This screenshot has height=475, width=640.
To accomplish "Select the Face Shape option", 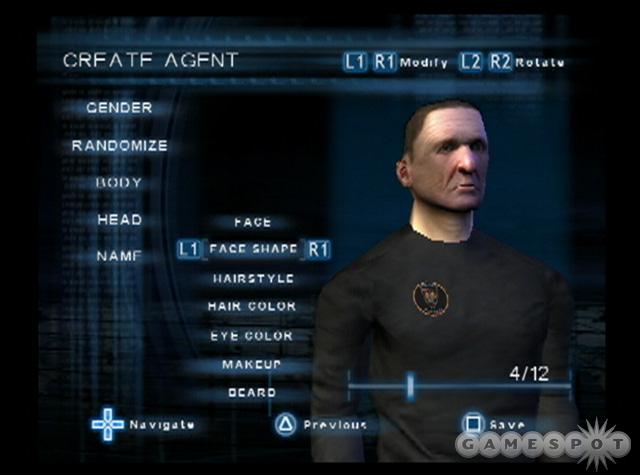I will [x=253, y=250].
